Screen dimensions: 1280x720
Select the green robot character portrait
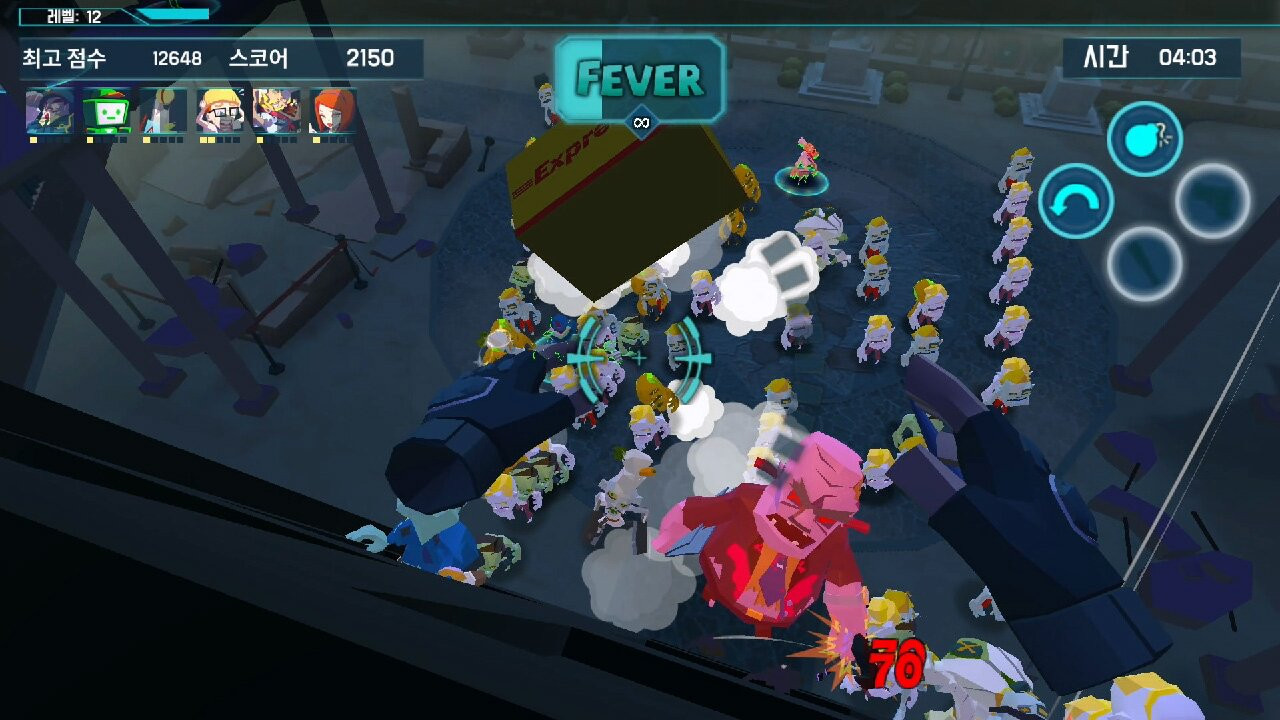pos(106,110)
